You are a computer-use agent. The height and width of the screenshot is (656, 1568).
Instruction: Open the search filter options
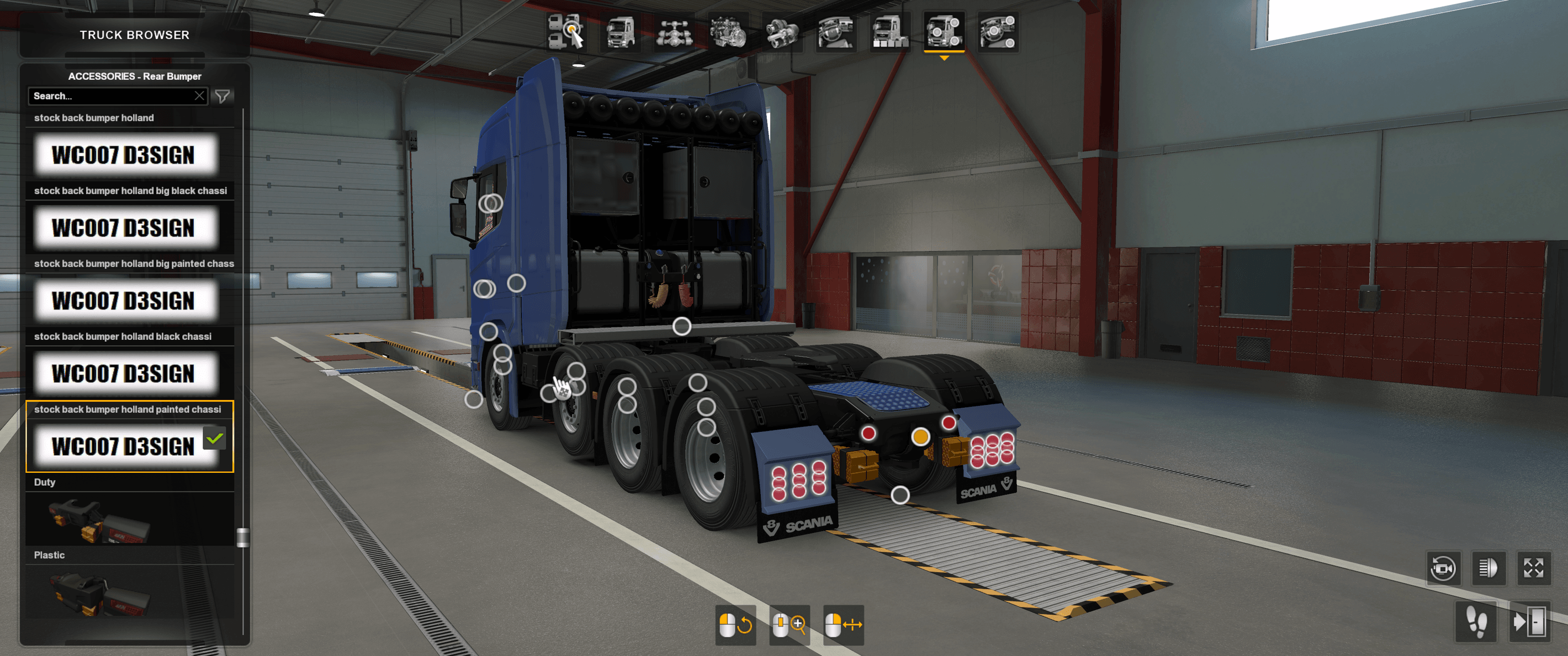point(224,95)
